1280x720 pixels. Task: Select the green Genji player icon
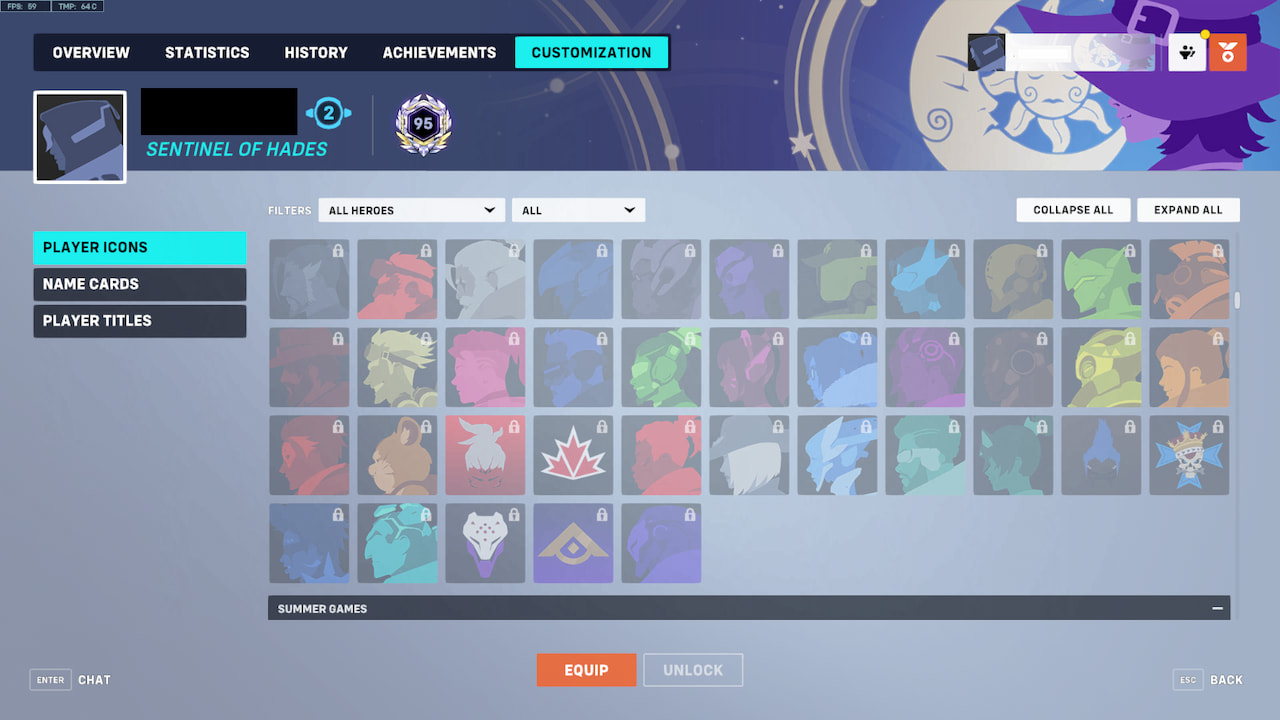1101,279
